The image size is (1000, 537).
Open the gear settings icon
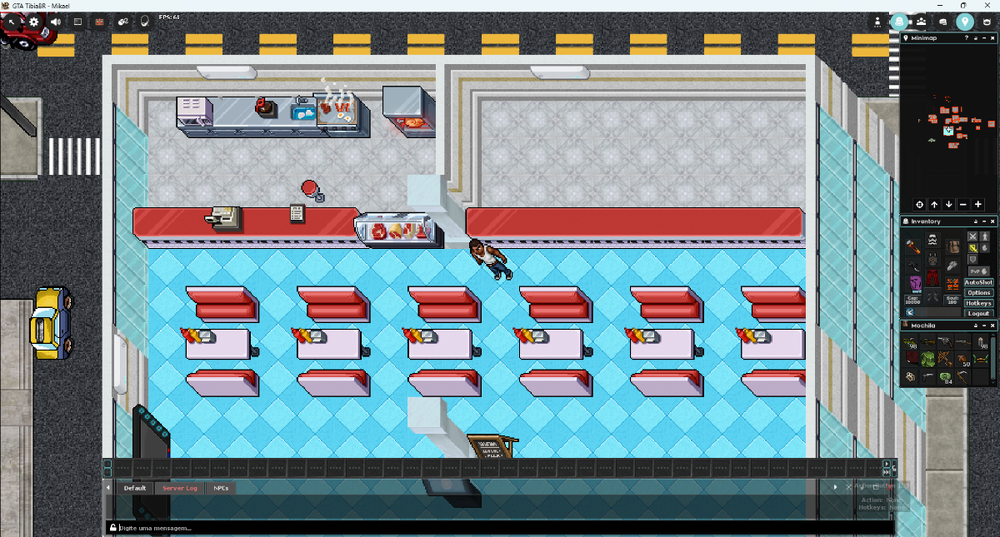[34, 21]
